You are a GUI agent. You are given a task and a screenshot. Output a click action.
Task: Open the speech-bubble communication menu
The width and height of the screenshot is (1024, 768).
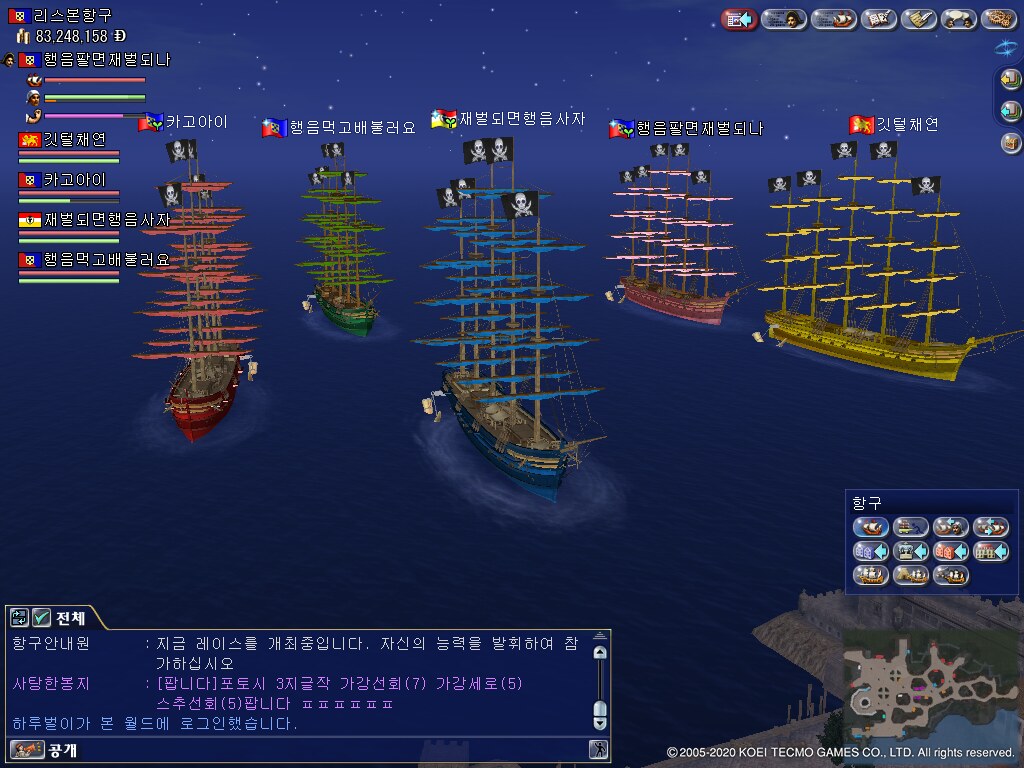coord(960,19)
